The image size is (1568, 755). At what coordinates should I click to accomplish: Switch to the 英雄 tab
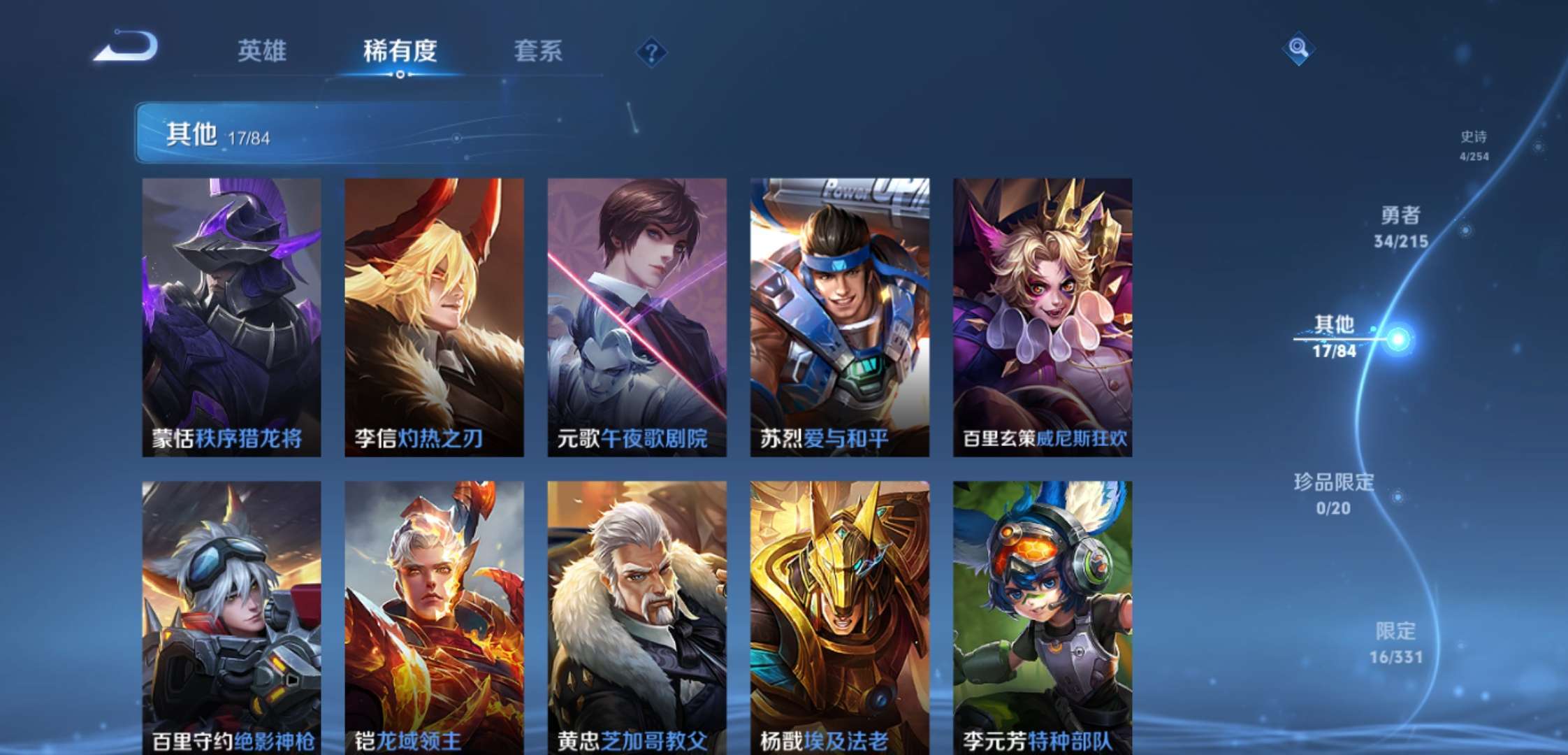(262, 51)
